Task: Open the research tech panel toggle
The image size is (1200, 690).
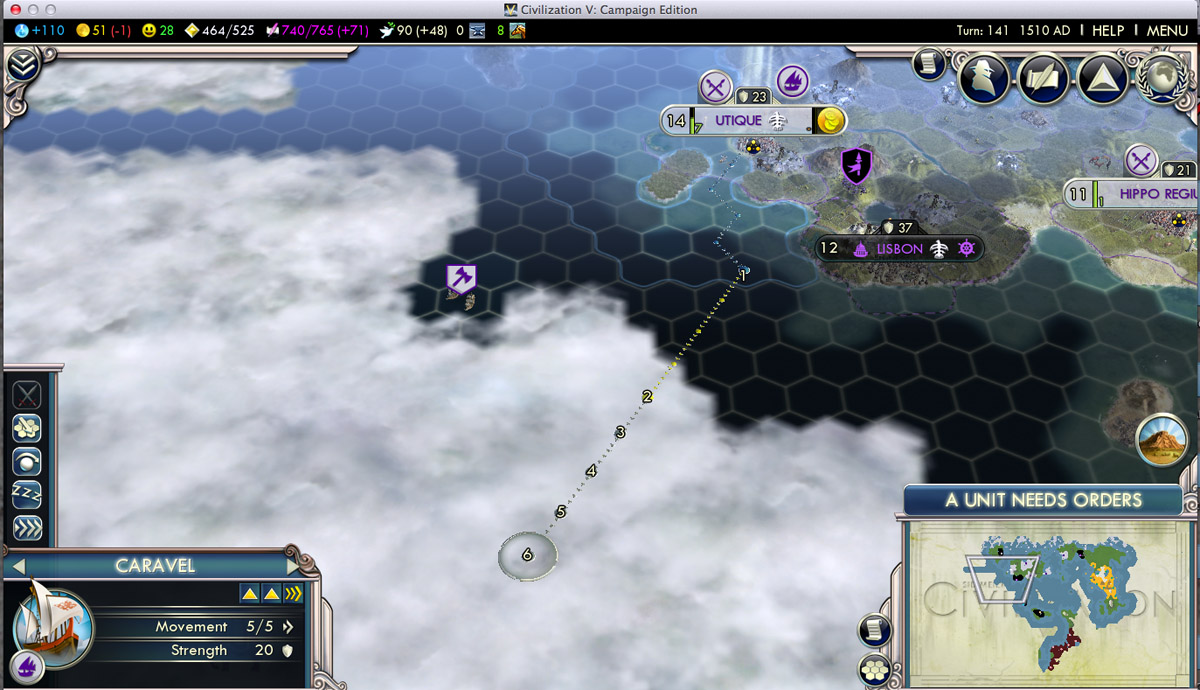Action: tap(21, 66)
